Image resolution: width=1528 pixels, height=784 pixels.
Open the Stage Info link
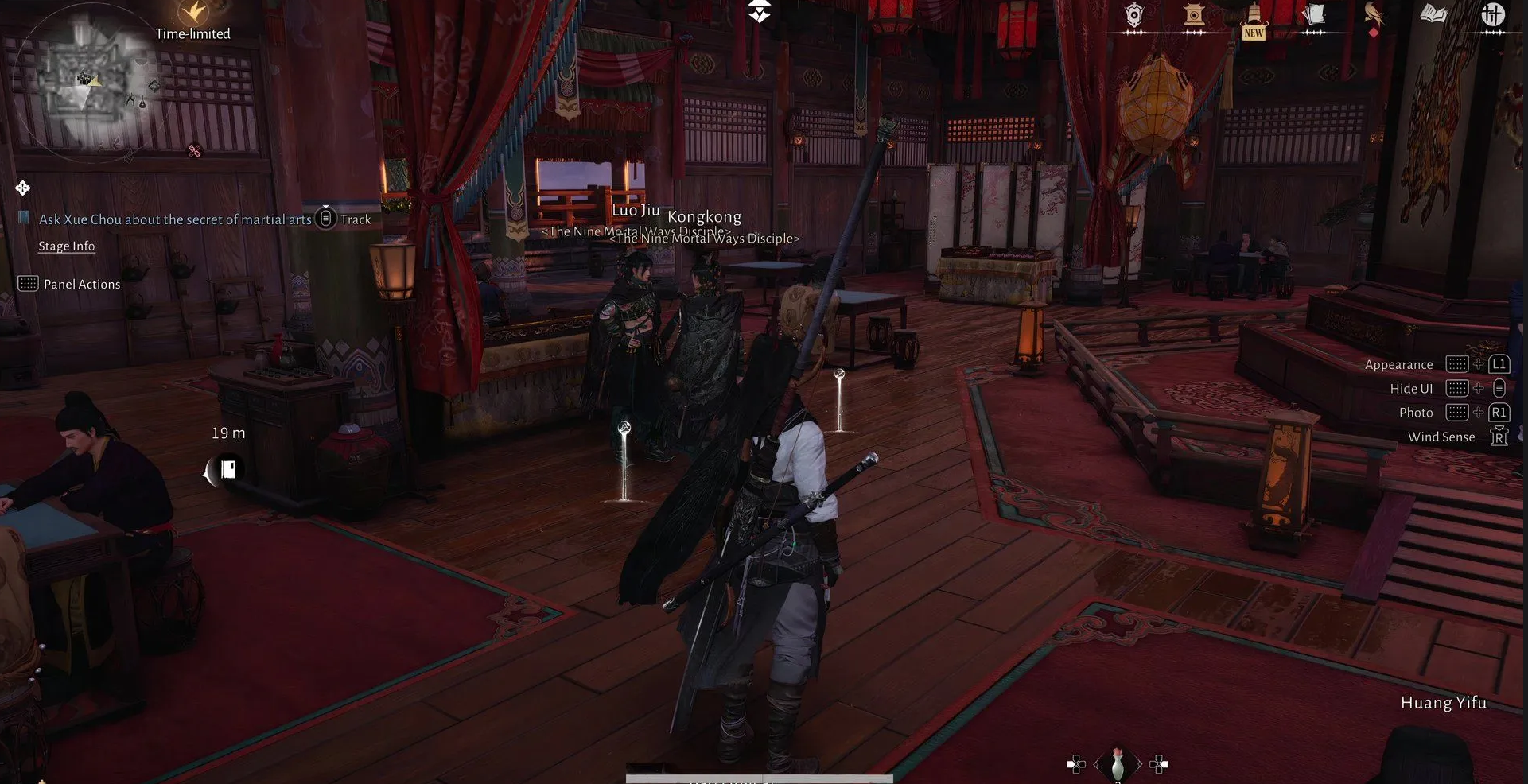[x=67, y=246]
